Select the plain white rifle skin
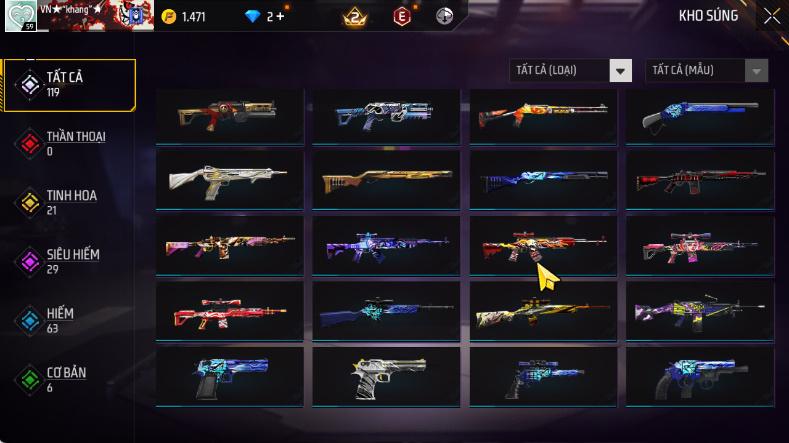The height and width of the screenshot is (443, 789). point(229,180)
